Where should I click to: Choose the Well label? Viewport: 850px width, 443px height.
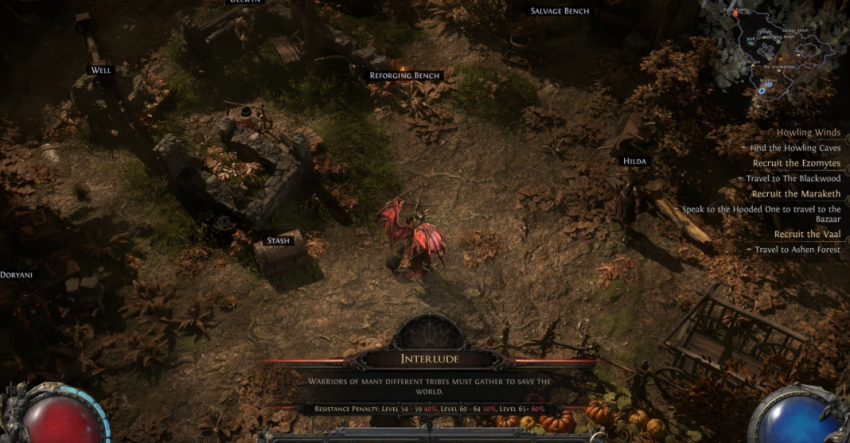[100, 70]
